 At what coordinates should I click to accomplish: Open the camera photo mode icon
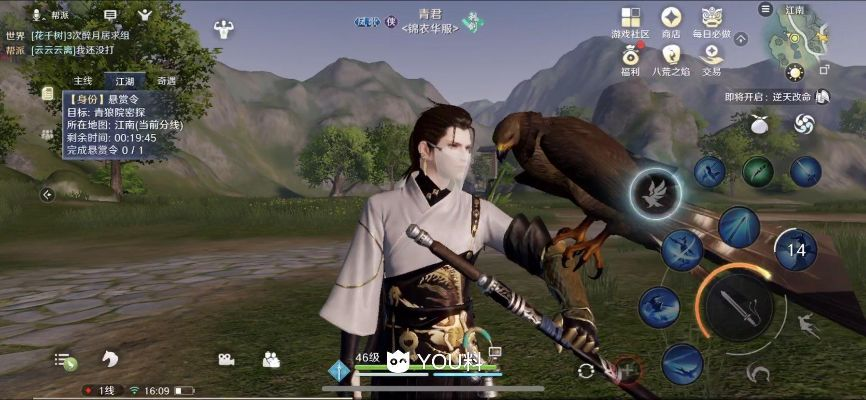point(226,359)
